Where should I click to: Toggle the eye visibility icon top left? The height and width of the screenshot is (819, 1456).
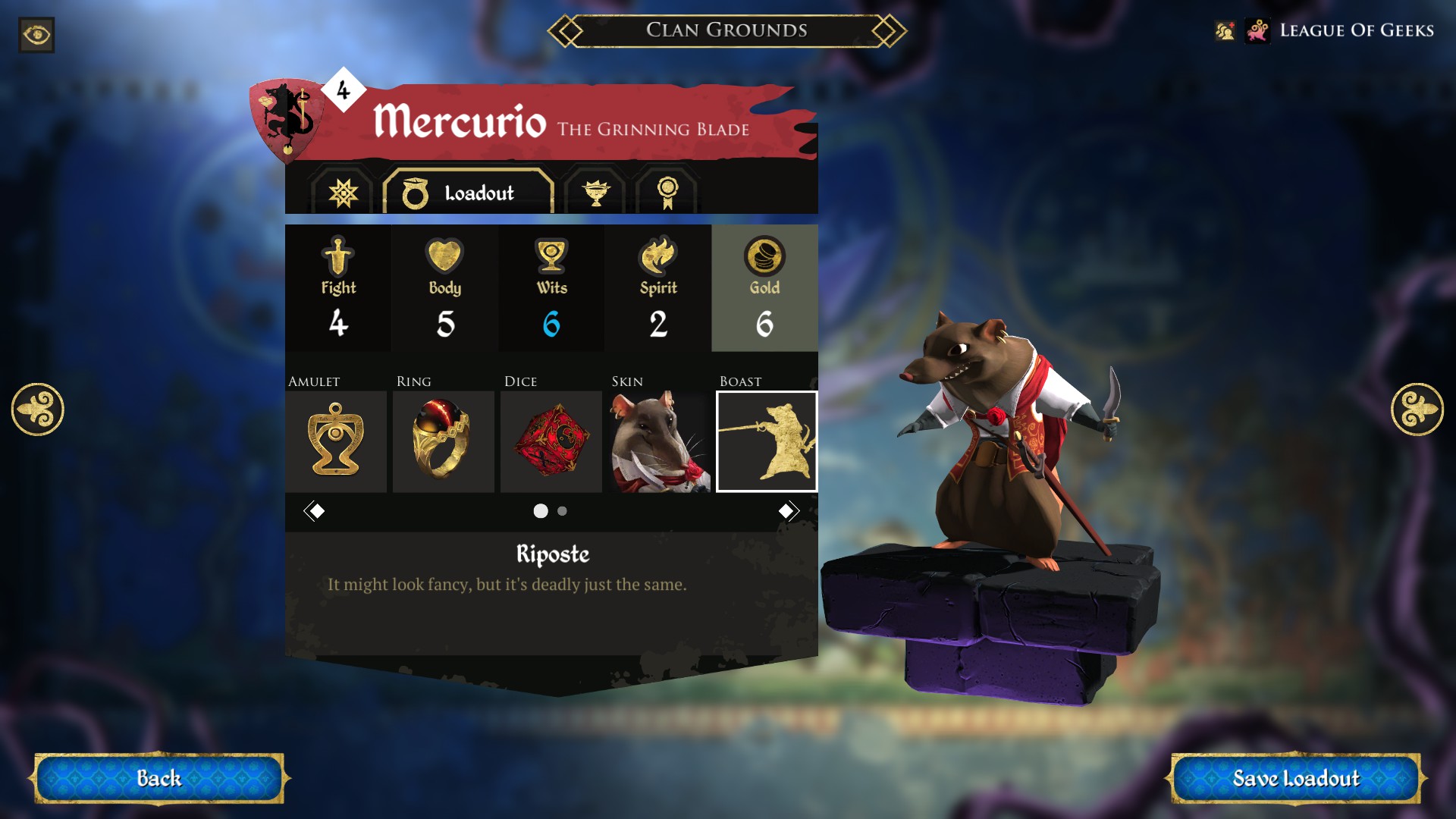pyautogui.click(x=36, y=35)
